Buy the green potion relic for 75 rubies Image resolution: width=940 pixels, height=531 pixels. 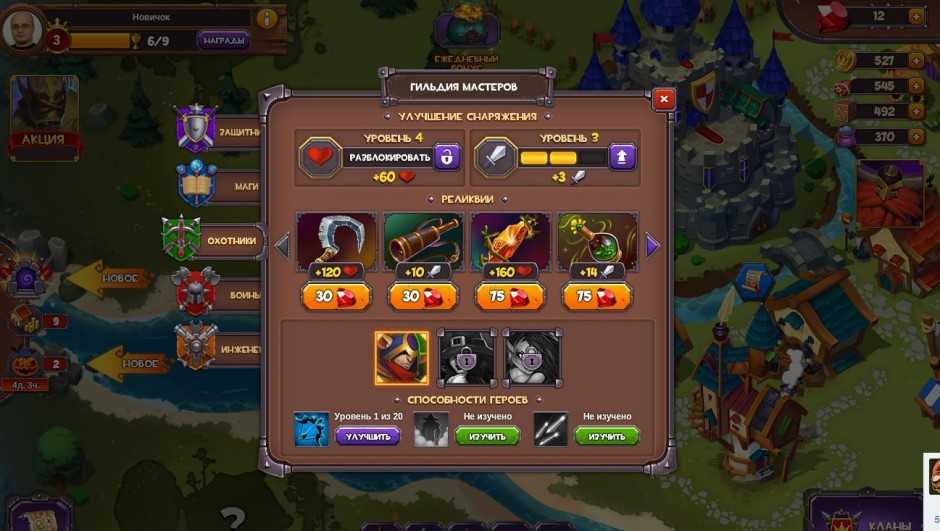[x=597, y=296]
